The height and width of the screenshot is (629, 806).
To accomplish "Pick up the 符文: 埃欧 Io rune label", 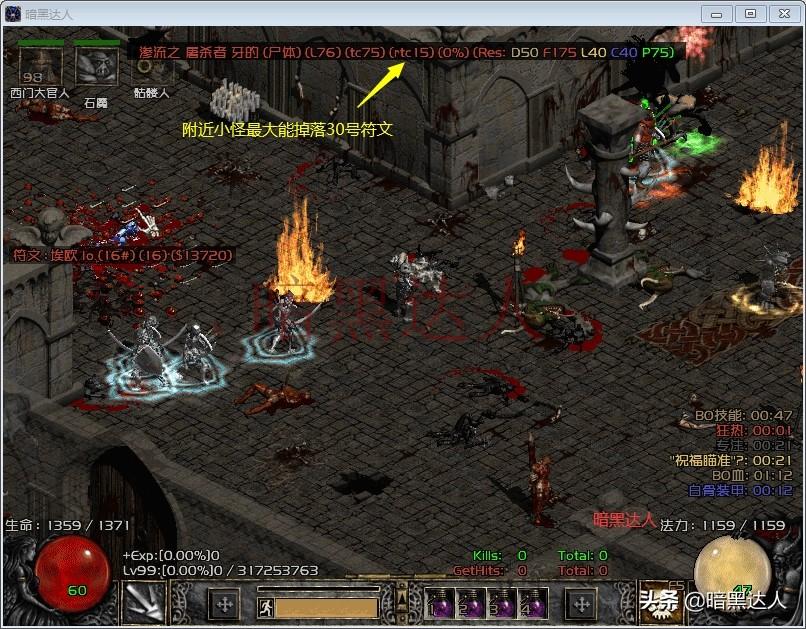I will point(122,256).
